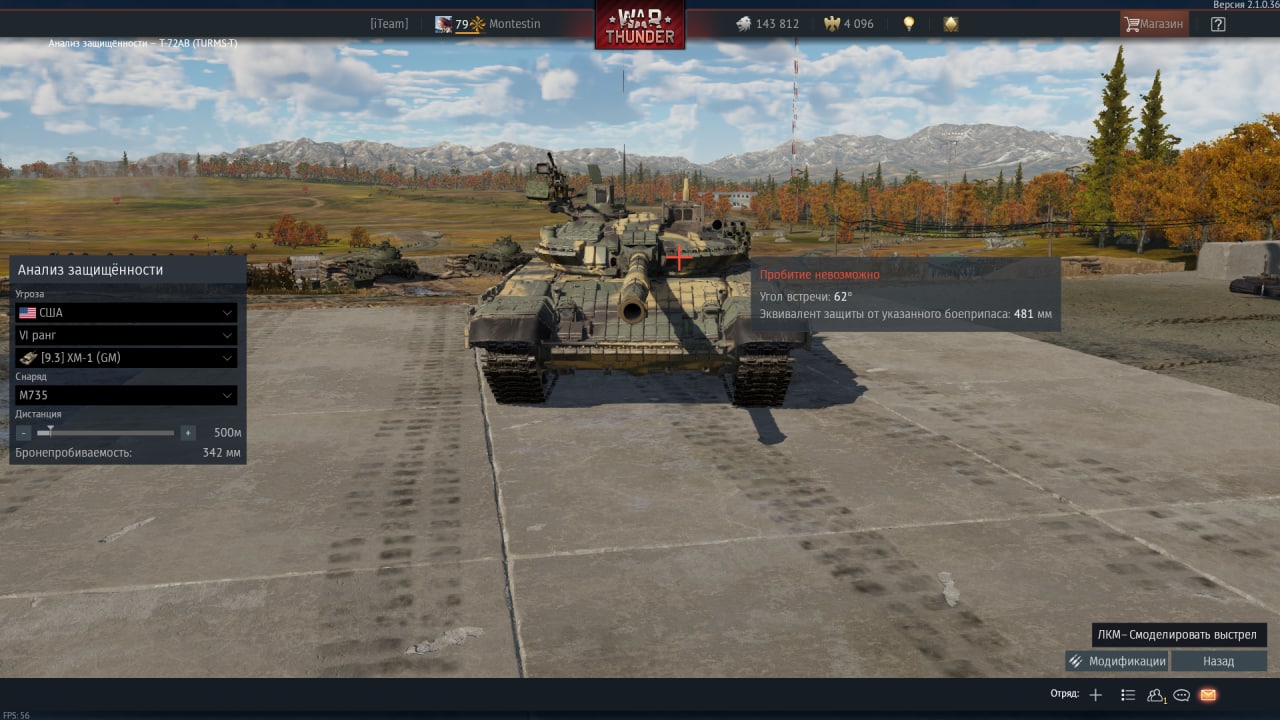
Task: Open Montestin player profile
Action: (514, 24)
